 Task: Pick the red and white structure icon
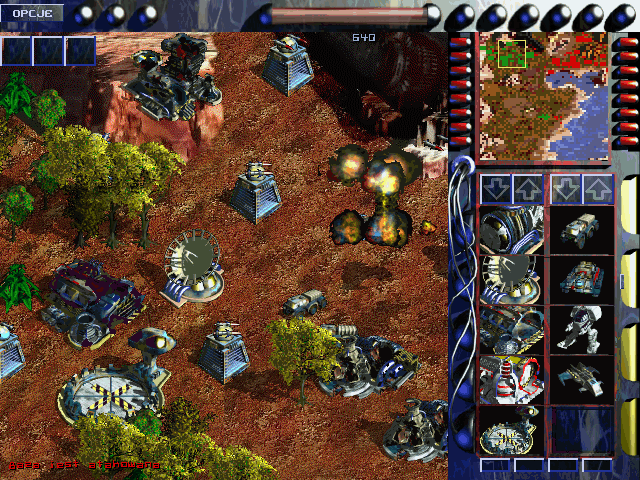(511, 379)
